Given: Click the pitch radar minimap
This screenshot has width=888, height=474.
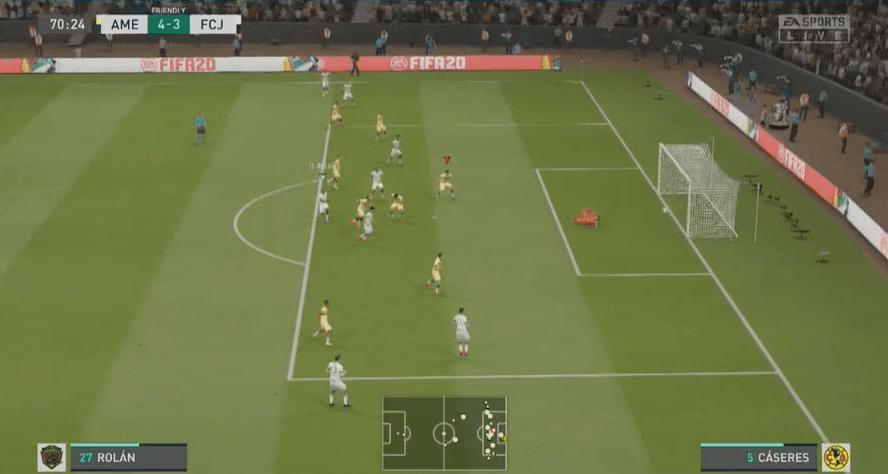Looking at the screenshot, I should [x=444, y=433].
